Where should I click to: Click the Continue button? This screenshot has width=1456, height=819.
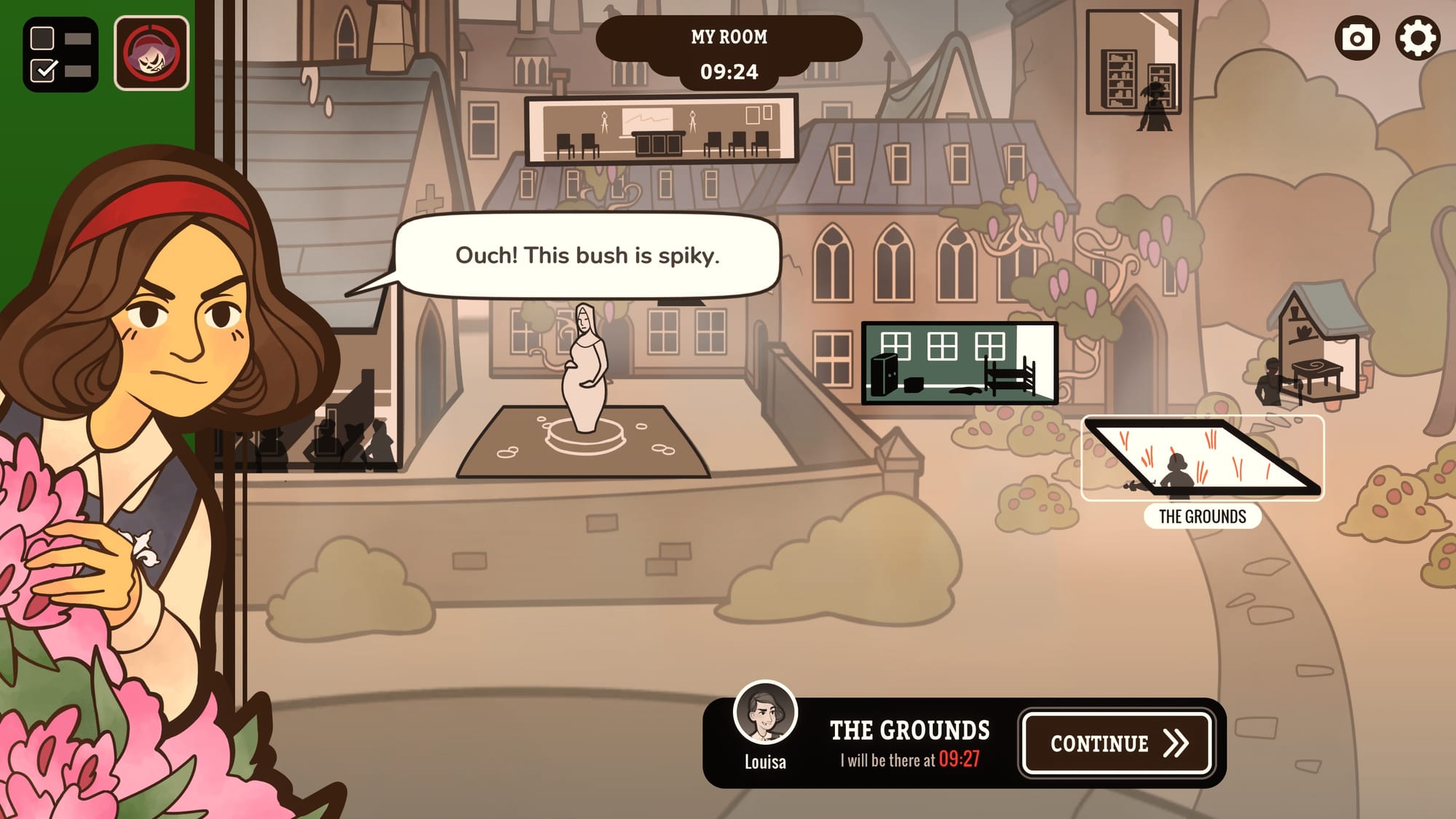(x=1116, y=743)
